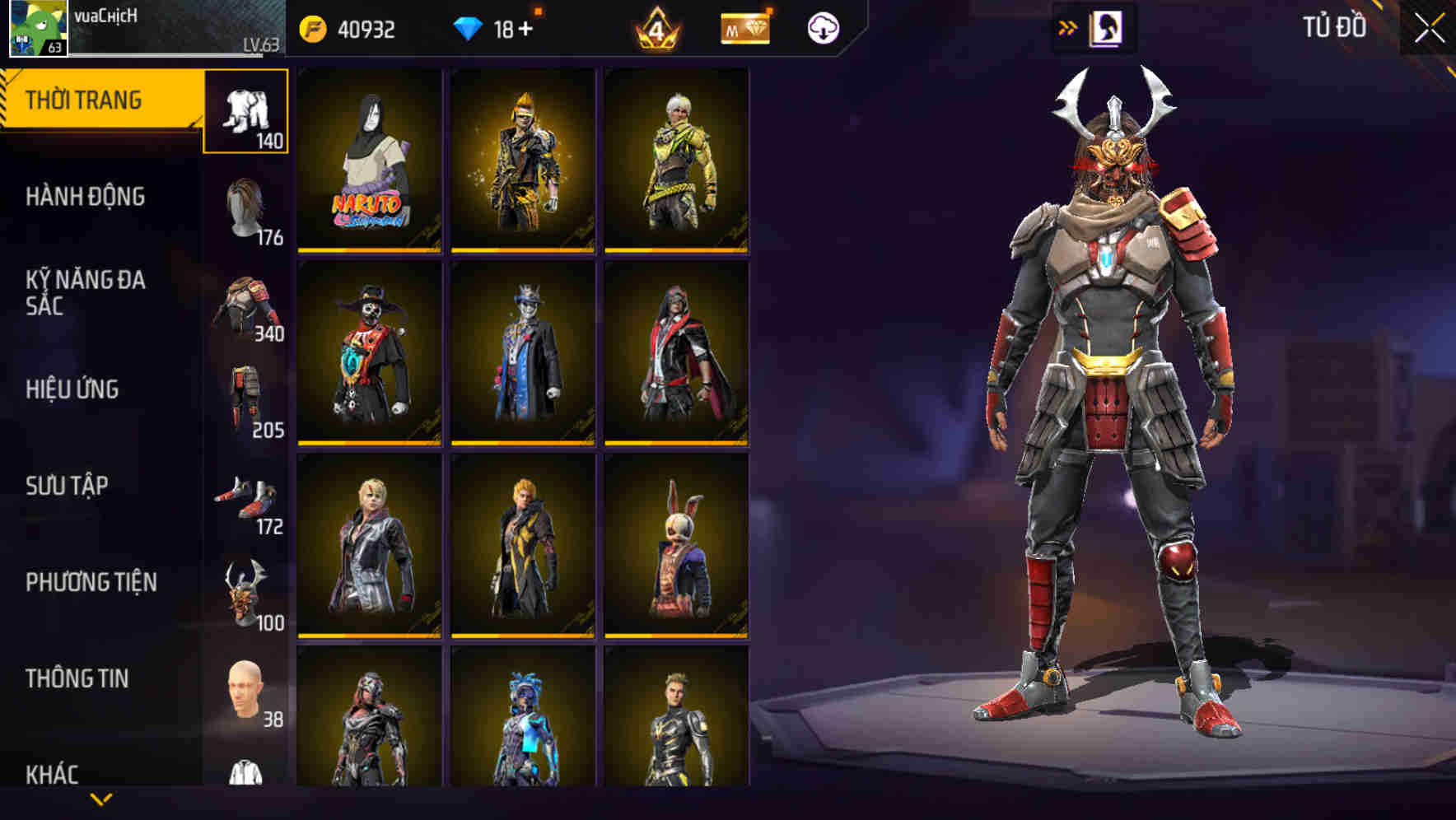This screenshot has width=1456, height=820.
Task: Select the Naruto Shippuden outfit thumbnail
Action: pos(368,161)
